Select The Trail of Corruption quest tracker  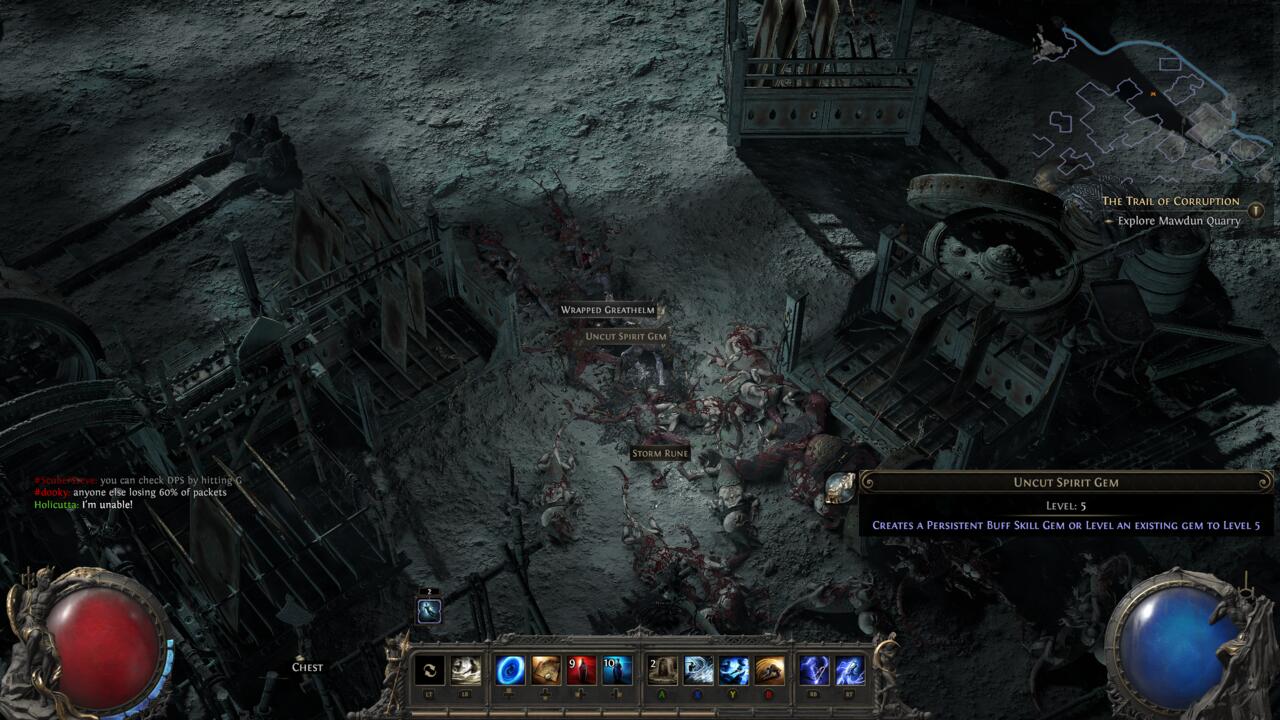(1170, 201)
